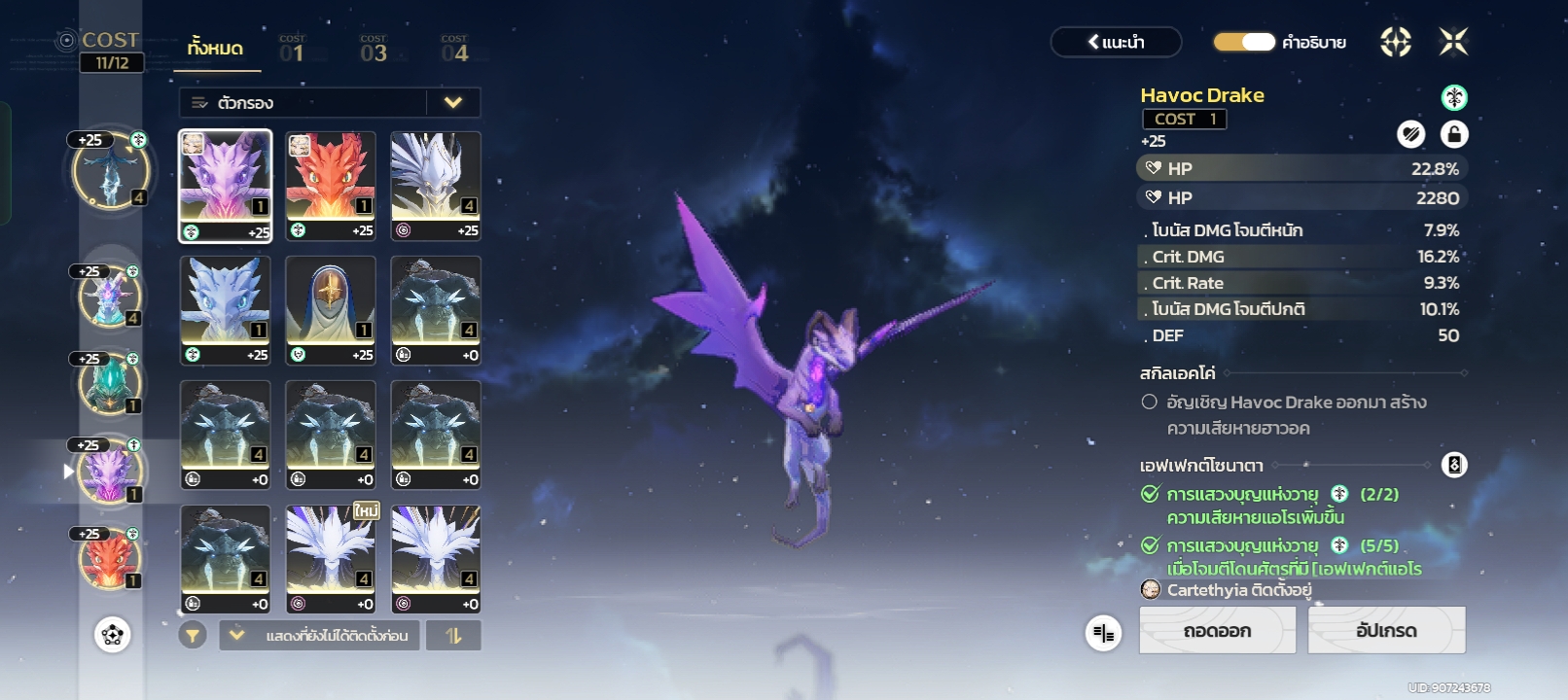Pick the echo card tagged ใหม่ (new)

331,558
